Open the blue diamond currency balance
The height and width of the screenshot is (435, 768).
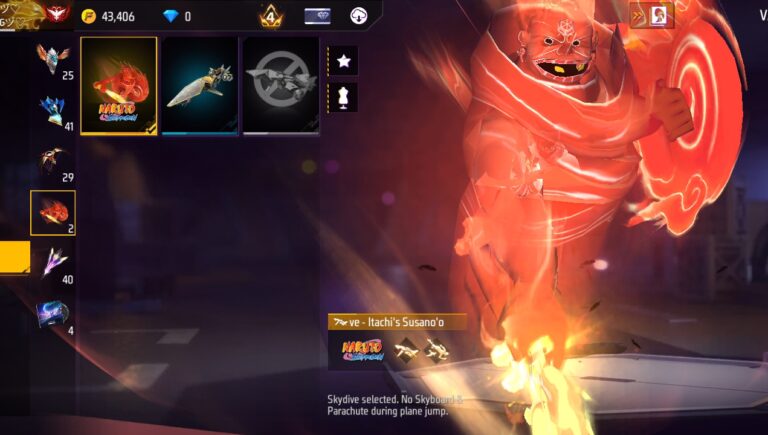point(173,16)
